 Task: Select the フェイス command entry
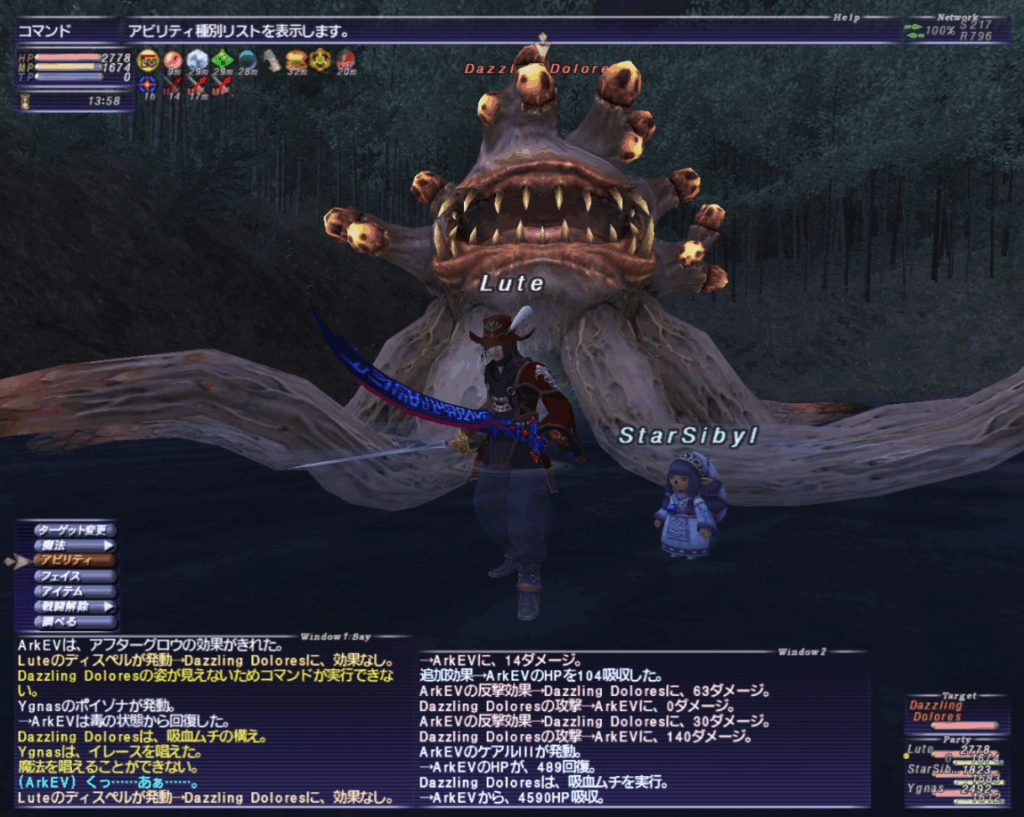74,576
